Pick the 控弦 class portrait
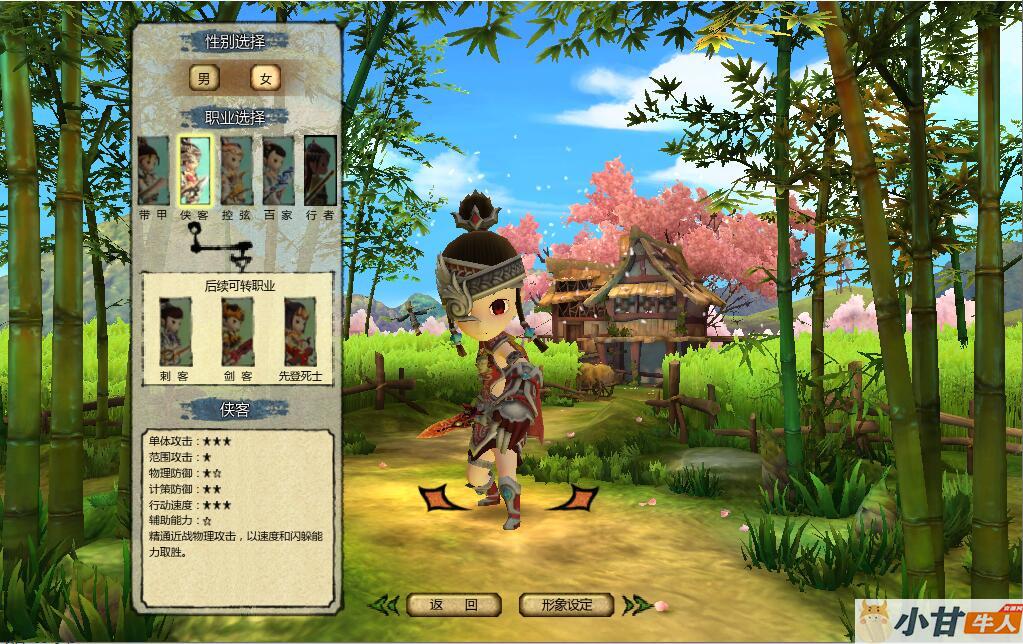Image resolution: width=1023 pixels, height=644 pixels. click(x=237, y=171)
